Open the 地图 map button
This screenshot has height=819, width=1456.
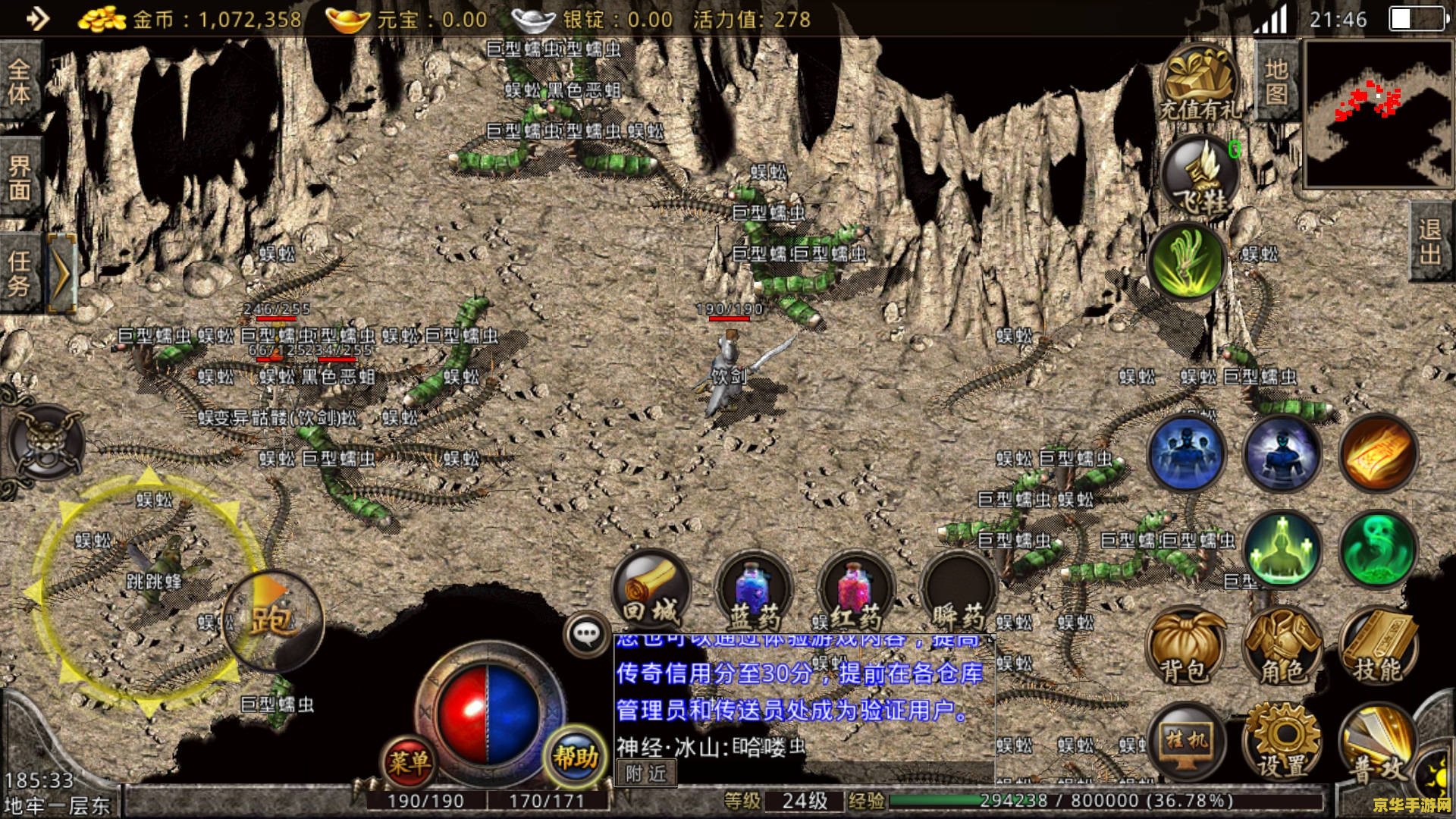[x=1277, y=82]
